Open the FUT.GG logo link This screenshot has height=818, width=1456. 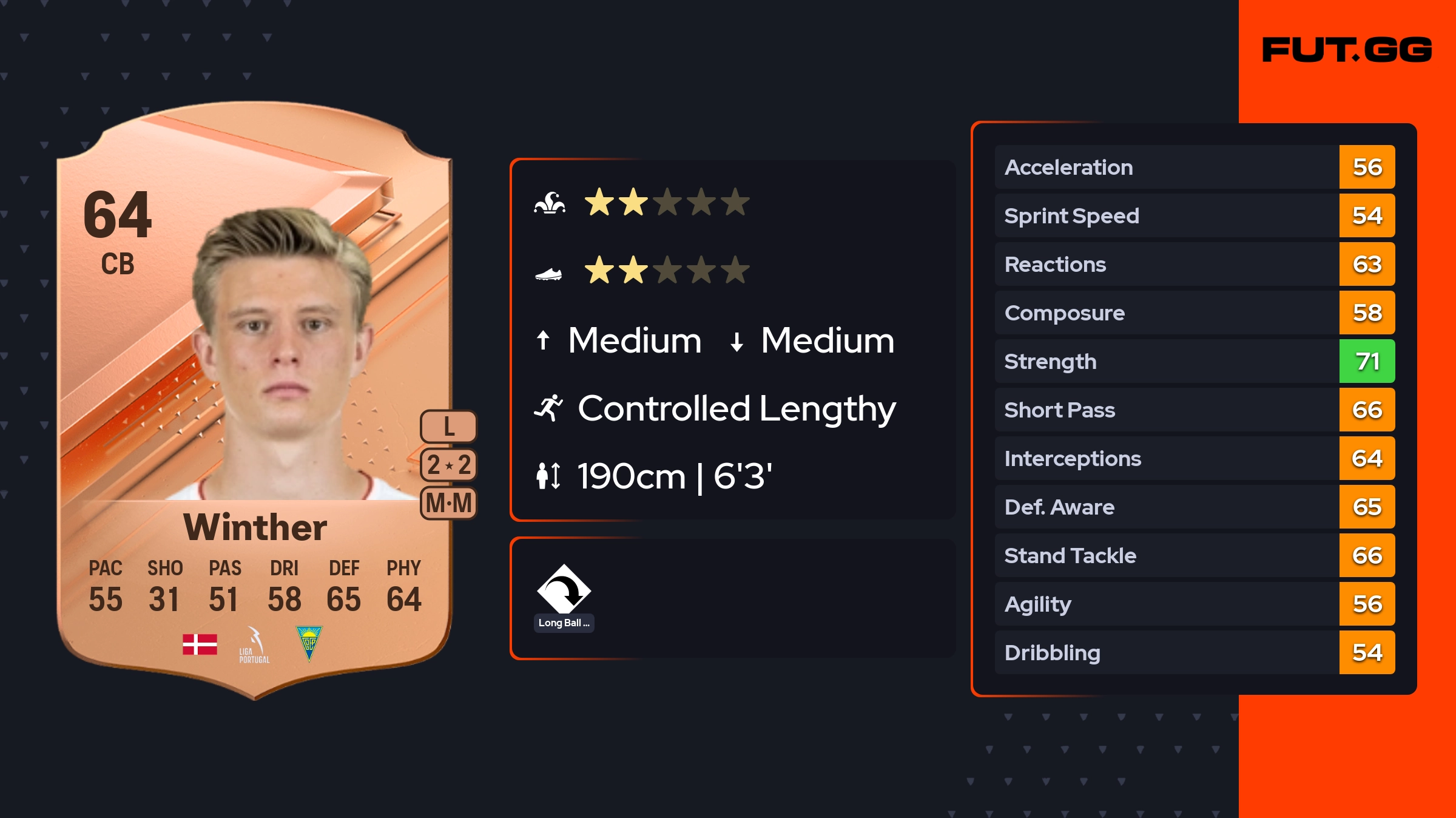[1347, 50]
